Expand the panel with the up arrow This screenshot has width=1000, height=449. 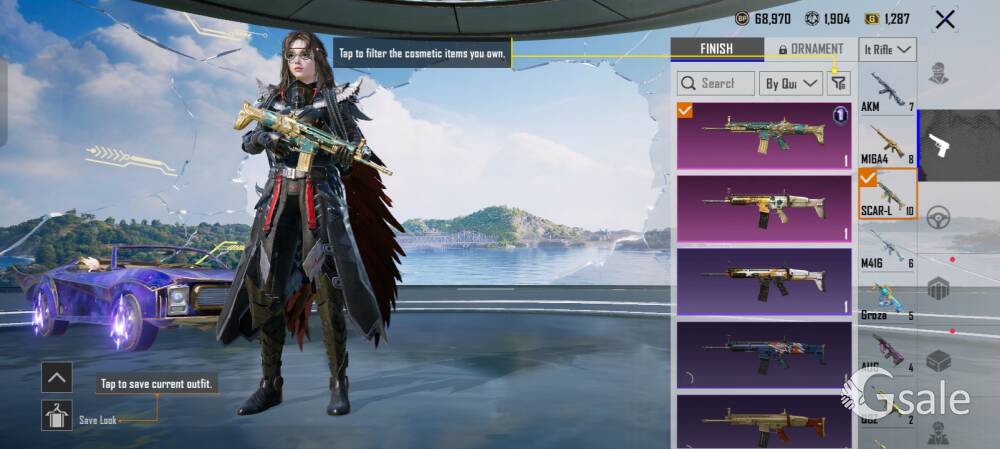(x=56, y=377)
